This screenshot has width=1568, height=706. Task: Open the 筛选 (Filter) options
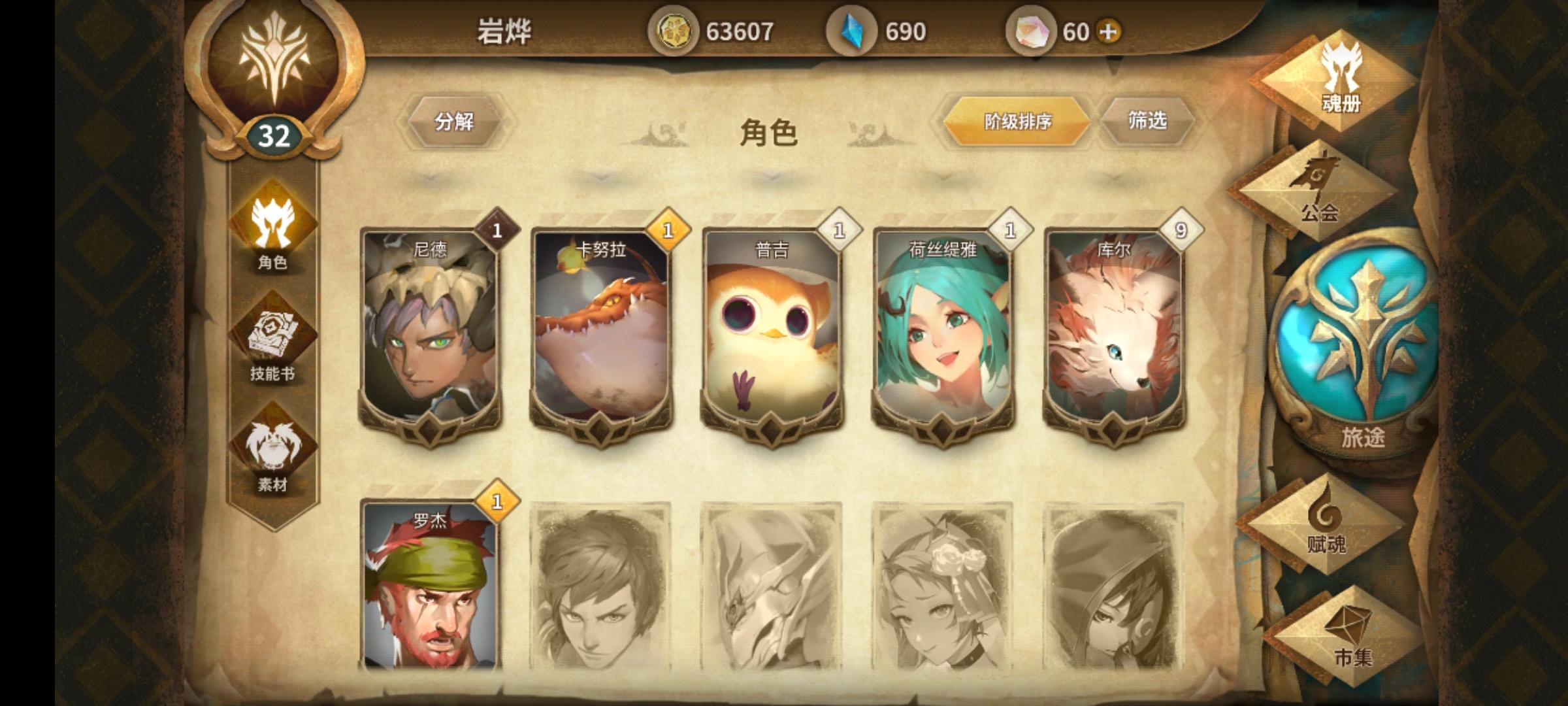pyautogui.click(x=1150, y=120)
